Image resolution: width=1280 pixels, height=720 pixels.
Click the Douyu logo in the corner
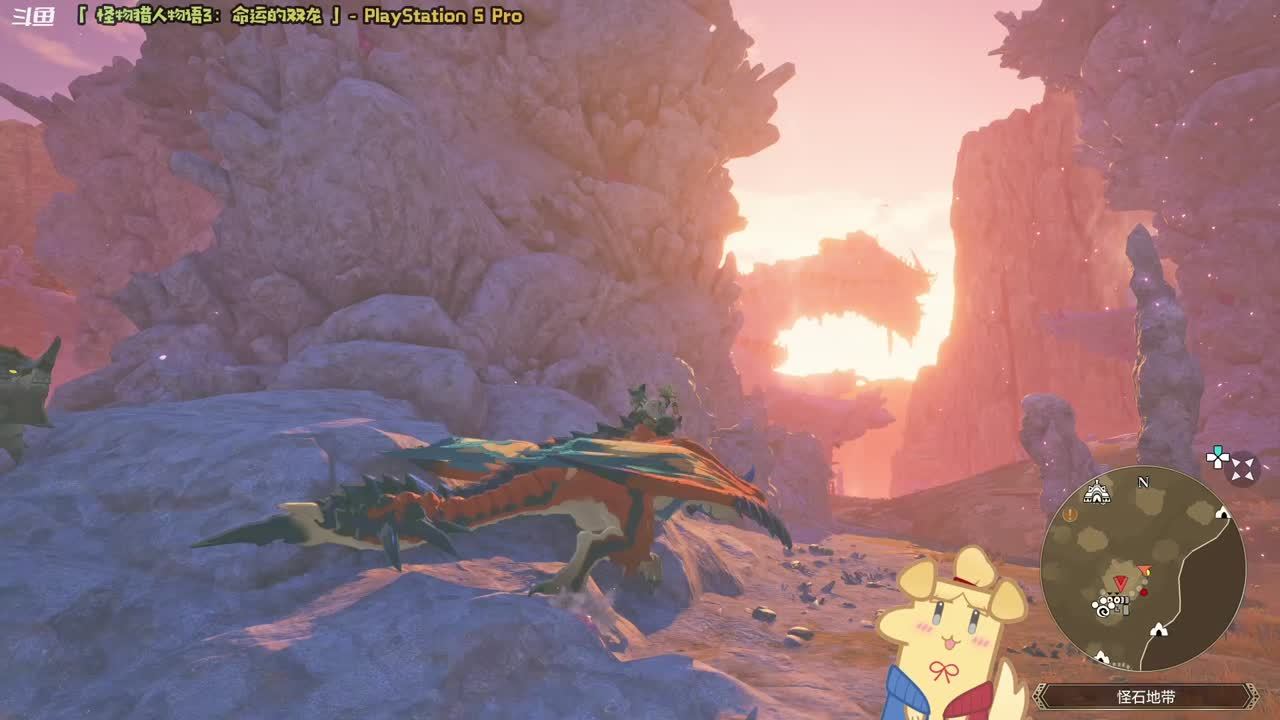(32, 17)
